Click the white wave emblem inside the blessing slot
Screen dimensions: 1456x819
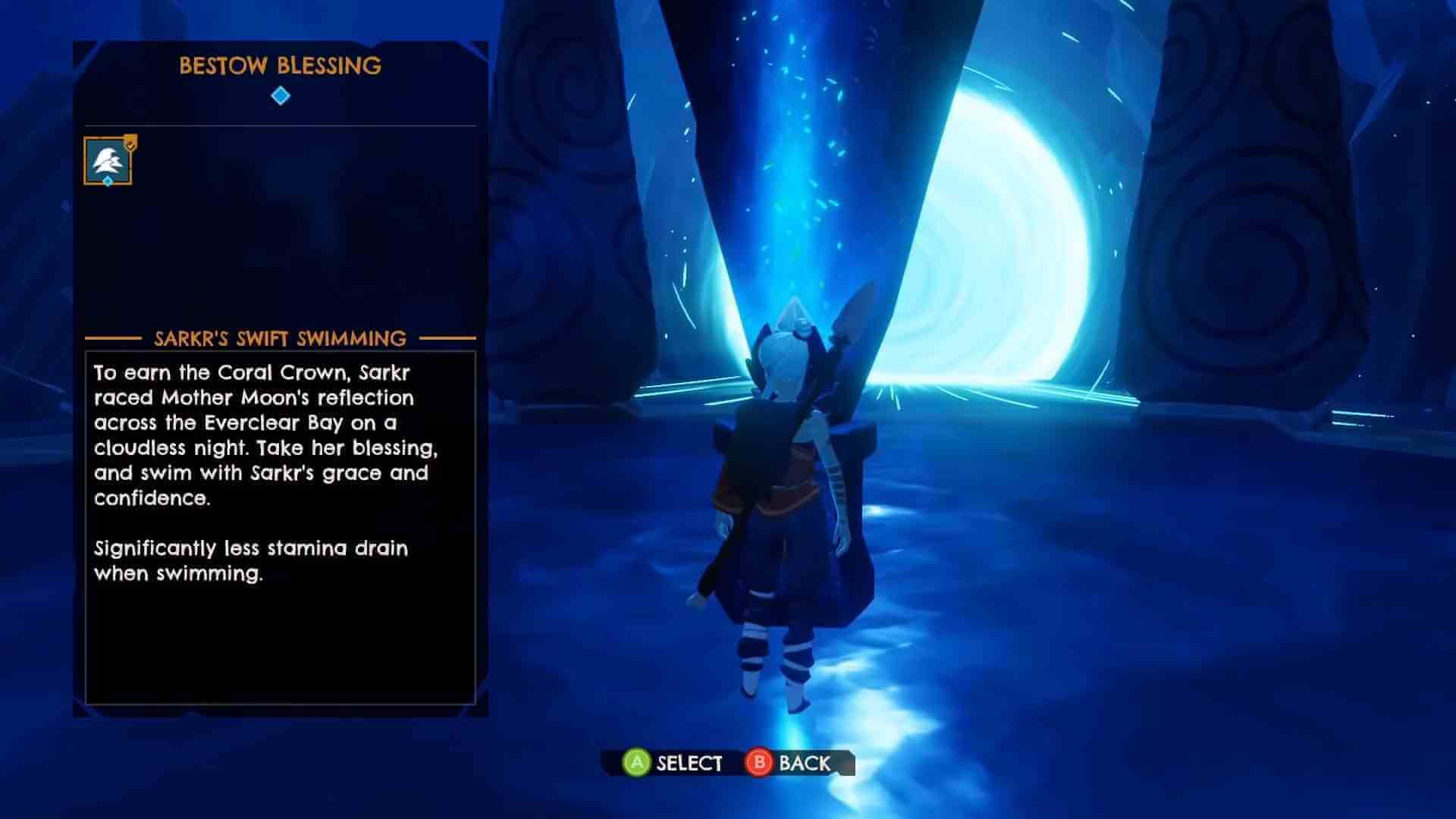[107, 161]
